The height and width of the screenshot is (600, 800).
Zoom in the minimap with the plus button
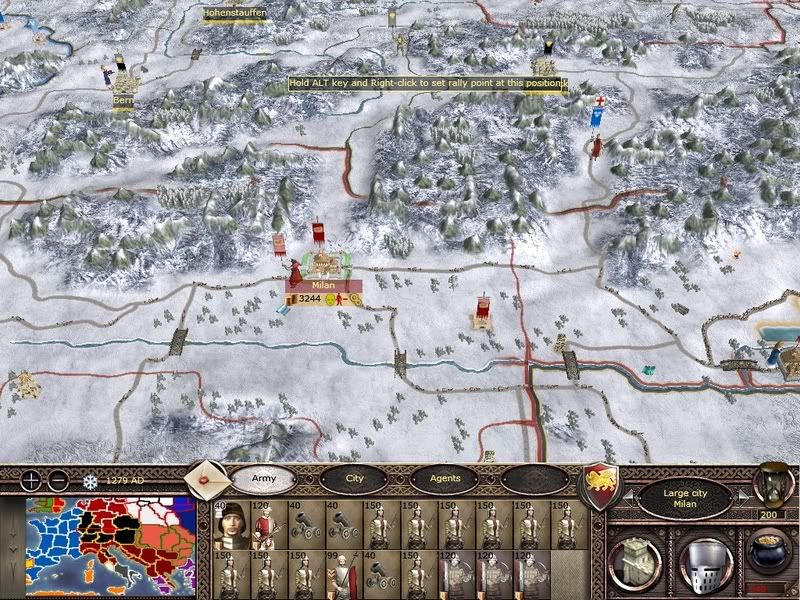coord(32,480)
